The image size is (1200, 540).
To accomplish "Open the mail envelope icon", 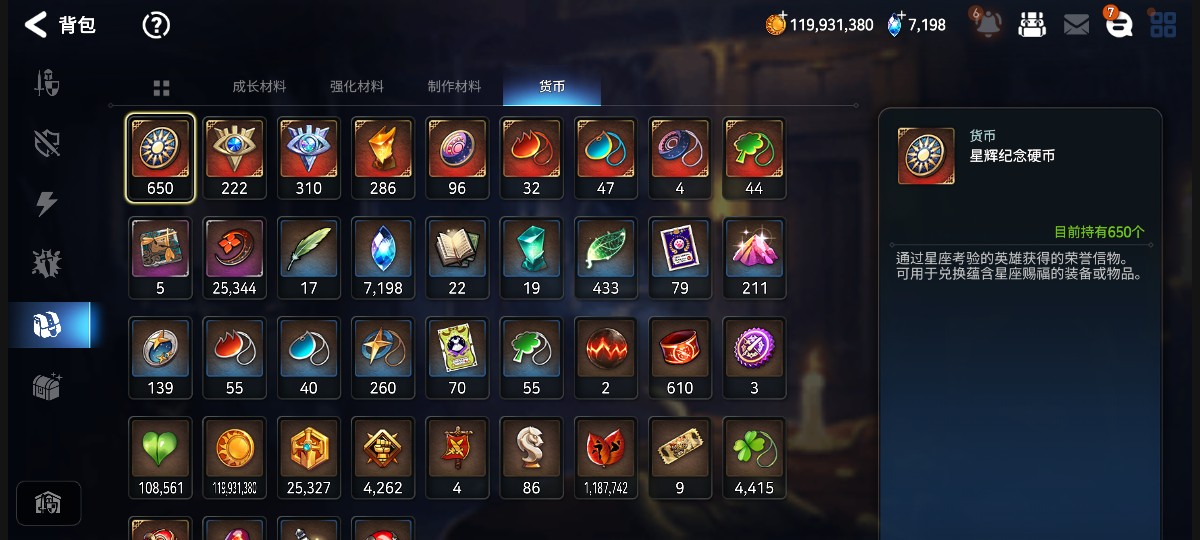I will point(1076,25).
